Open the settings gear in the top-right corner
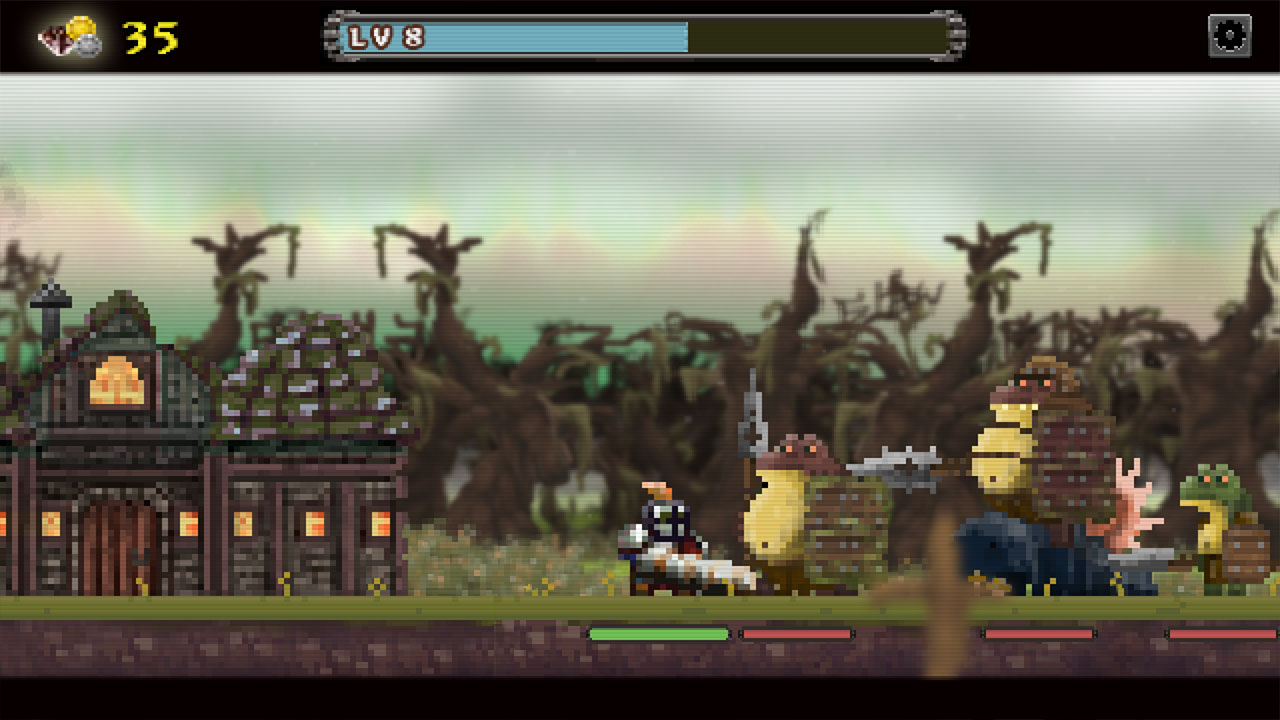Viewport: 1280px width, 720px height. pos(1228,35)
